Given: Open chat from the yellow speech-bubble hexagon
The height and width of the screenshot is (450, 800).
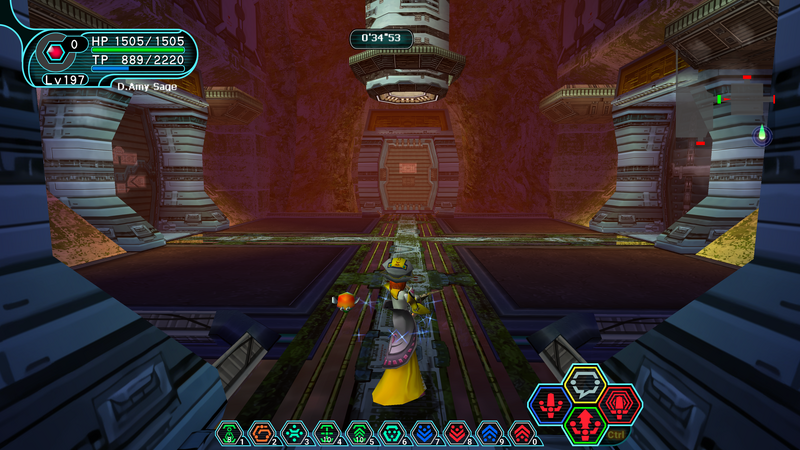Looking at the screenshot, I should click(584, 382).
